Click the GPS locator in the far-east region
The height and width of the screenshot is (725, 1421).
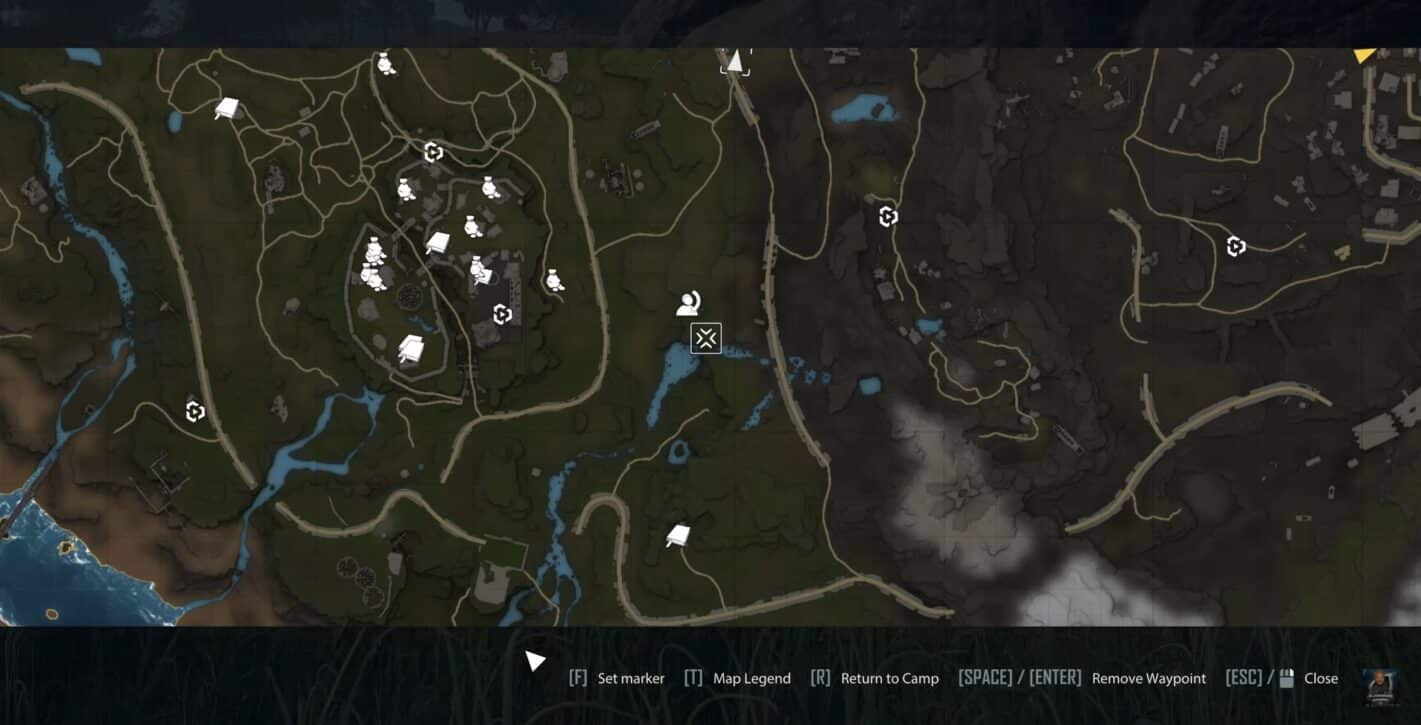point(1236,244)
